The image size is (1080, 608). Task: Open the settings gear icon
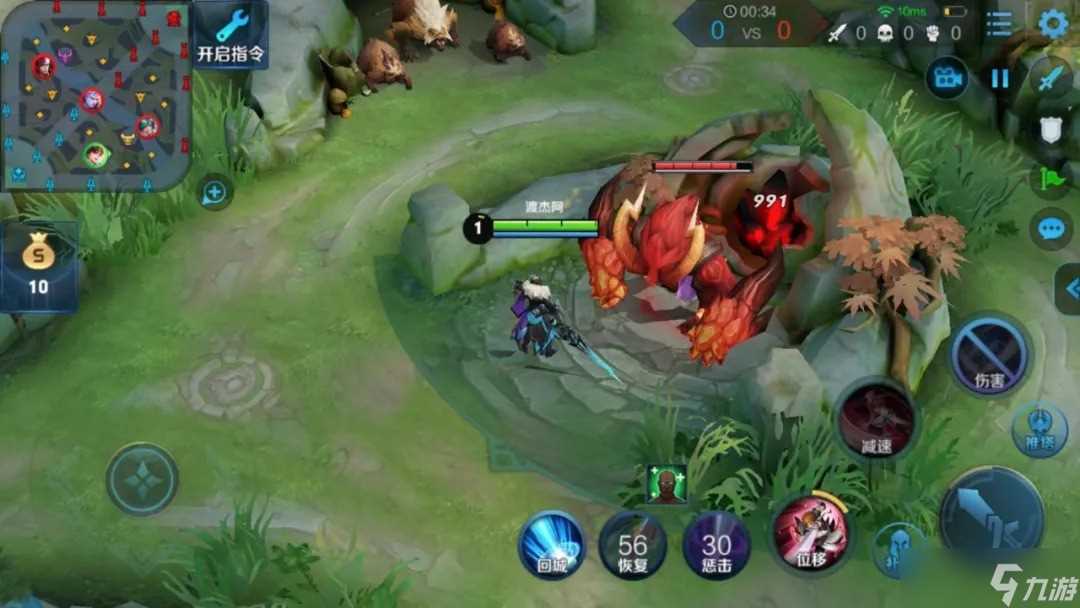click(x=1053, y=23)
